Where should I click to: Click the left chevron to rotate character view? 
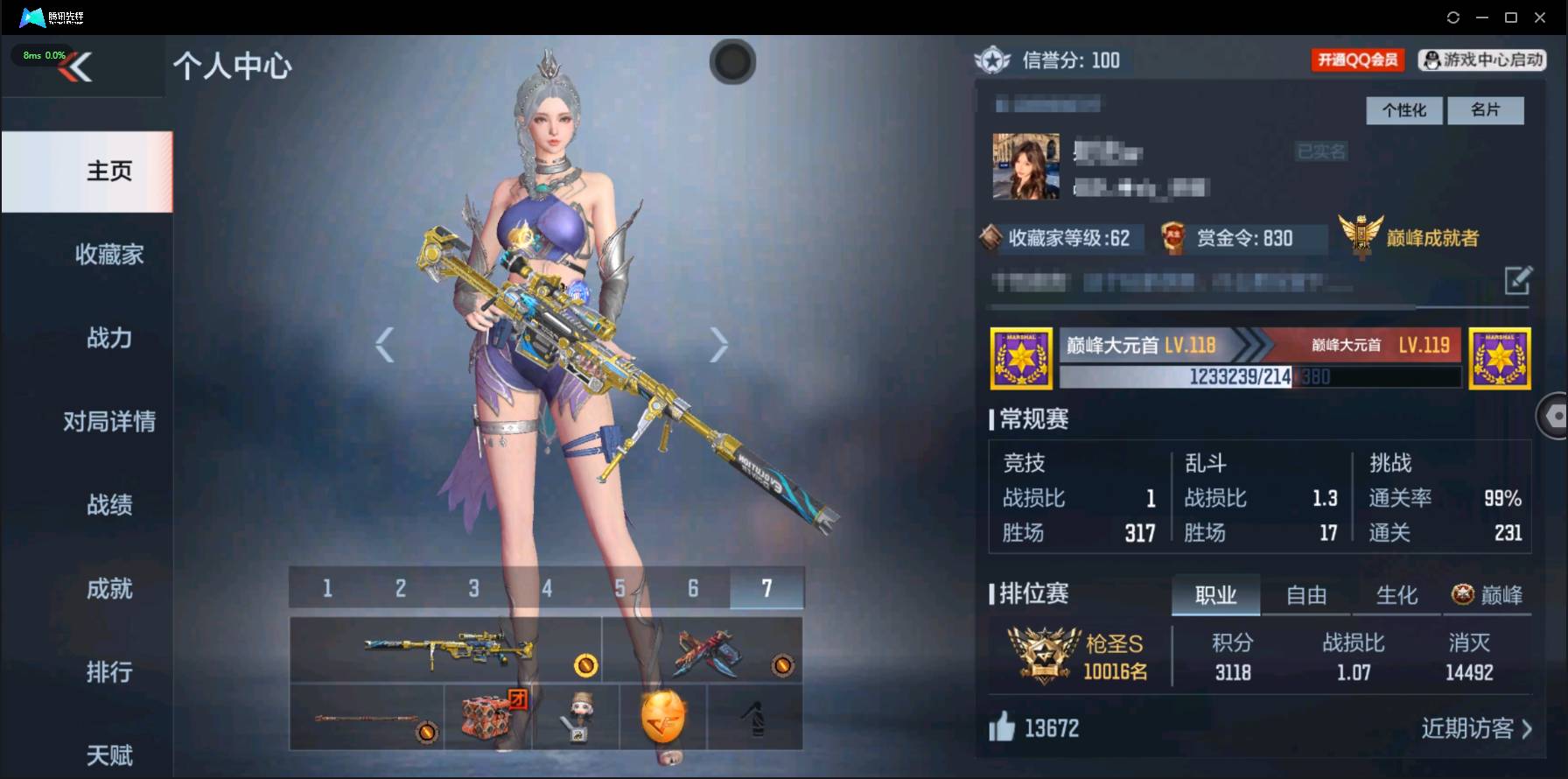(385, 345)
